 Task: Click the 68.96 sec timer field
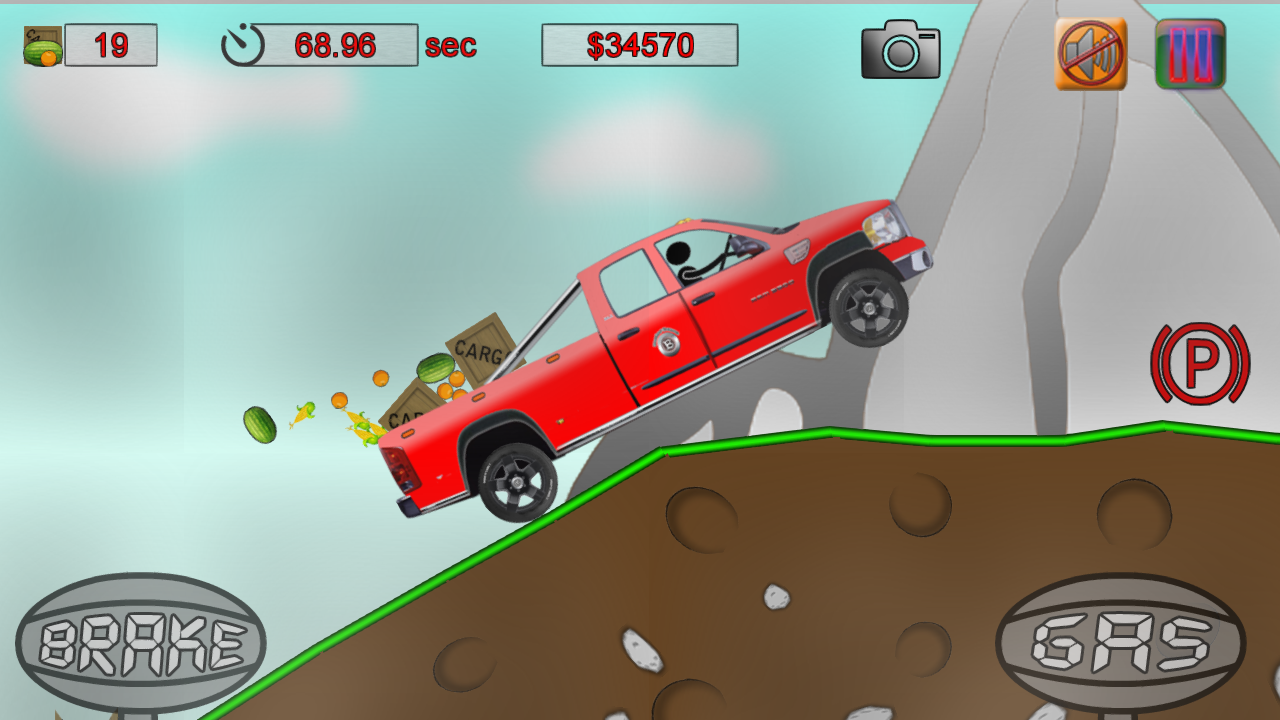click(335, 43)
